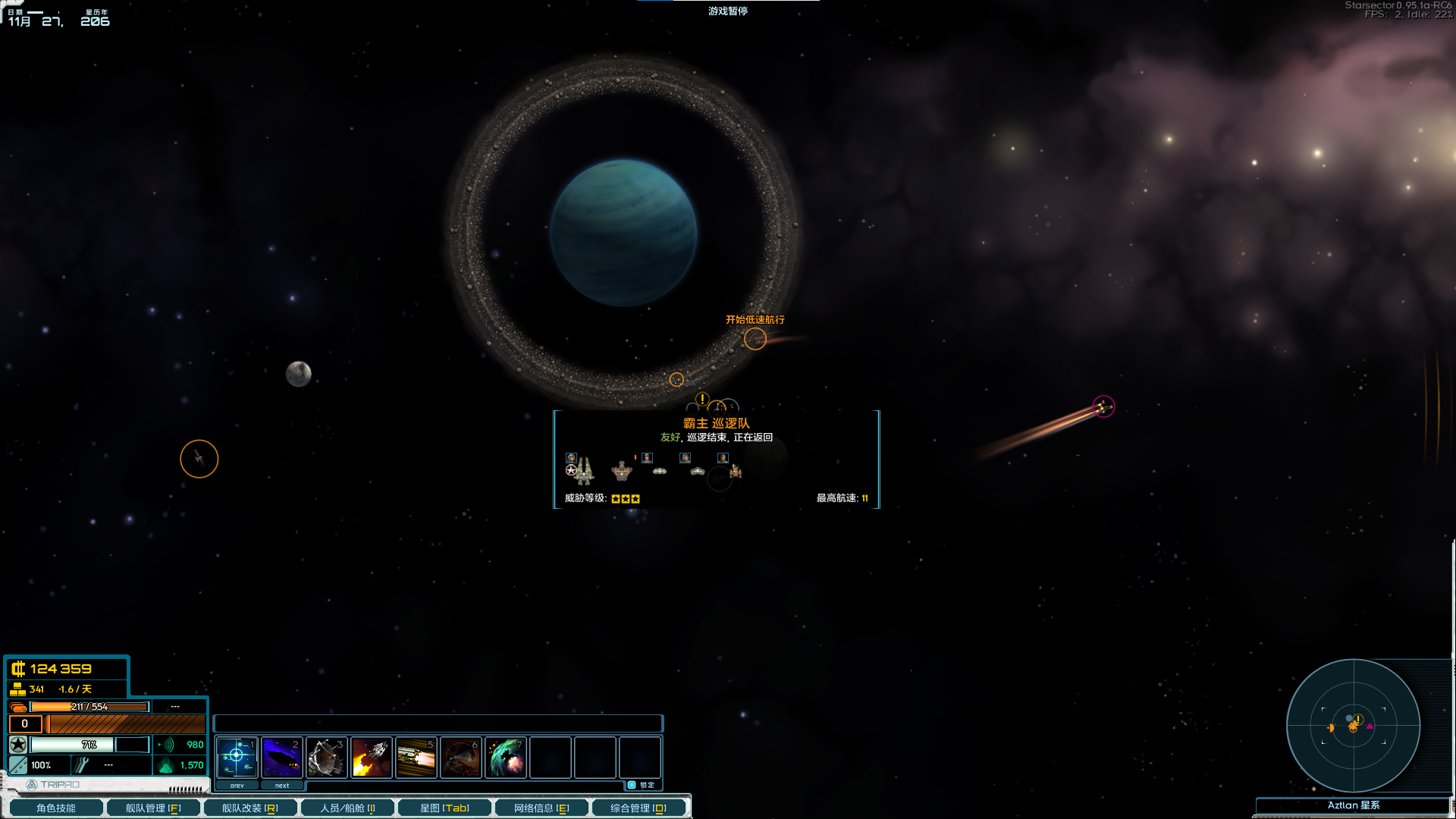Toggle the 锁定 lock checkbox

pyautogui.click(x=632, y=785)
